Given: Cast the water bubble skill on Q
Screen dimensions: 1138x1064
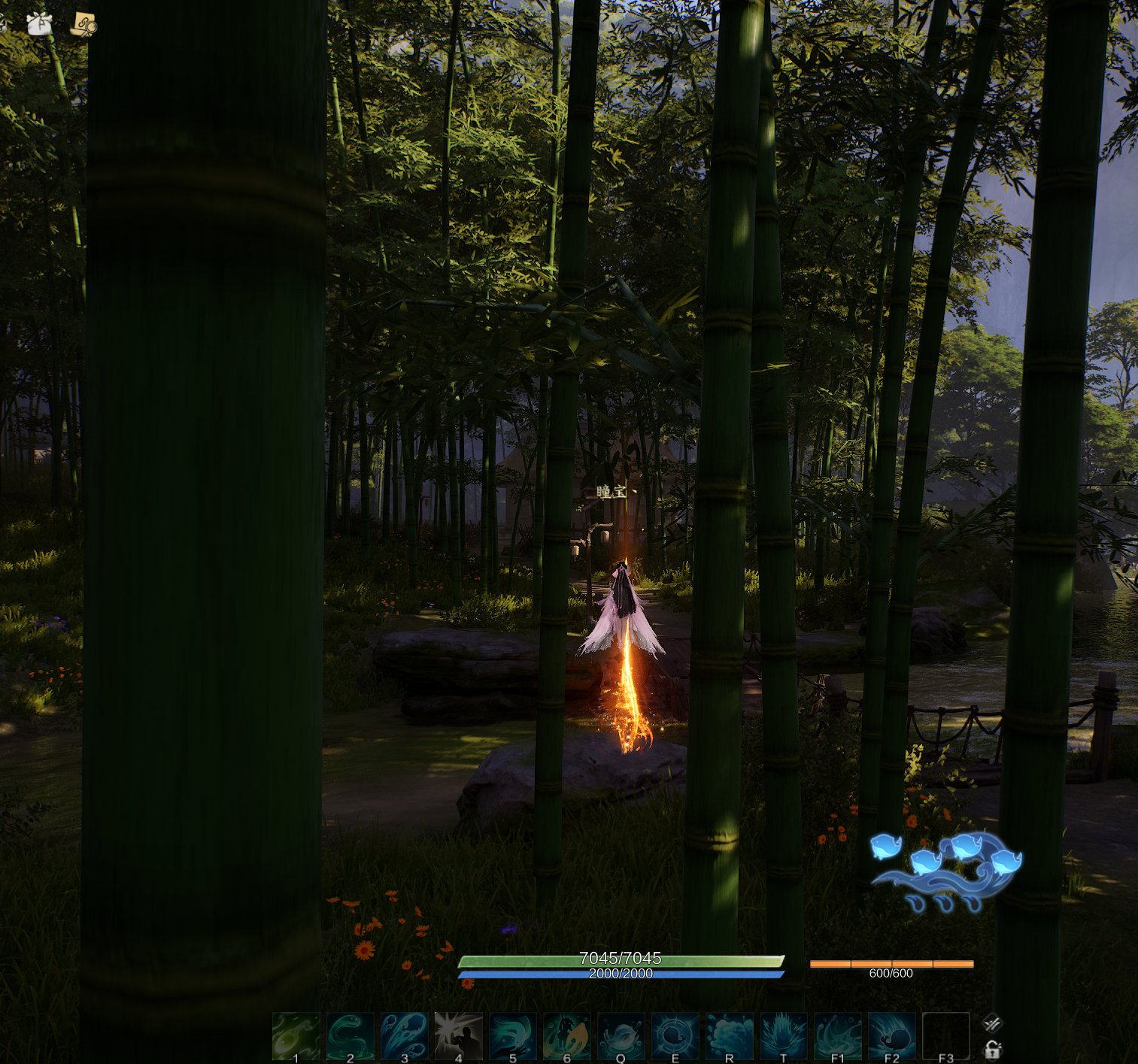Looking at the screenshot, I should pyautogui.click(x=621, y=1036).
